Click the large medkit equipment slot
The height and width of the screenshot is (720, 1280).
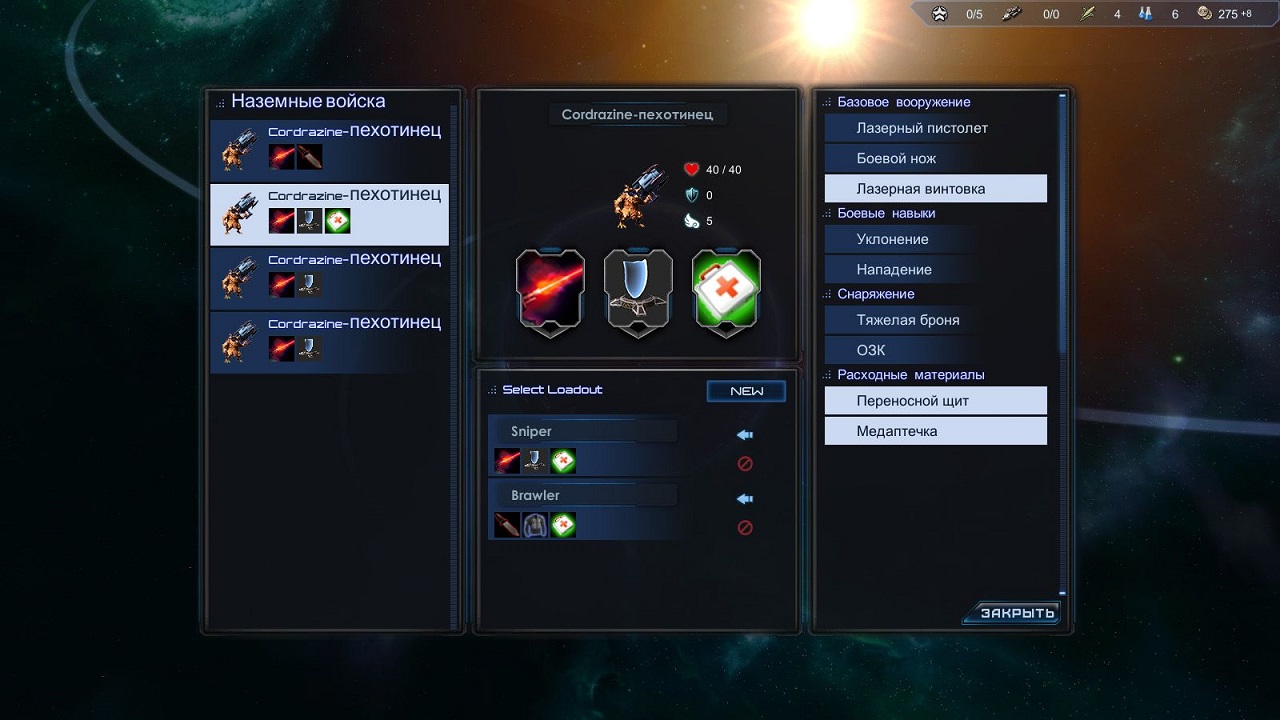(x=726, y=292)
